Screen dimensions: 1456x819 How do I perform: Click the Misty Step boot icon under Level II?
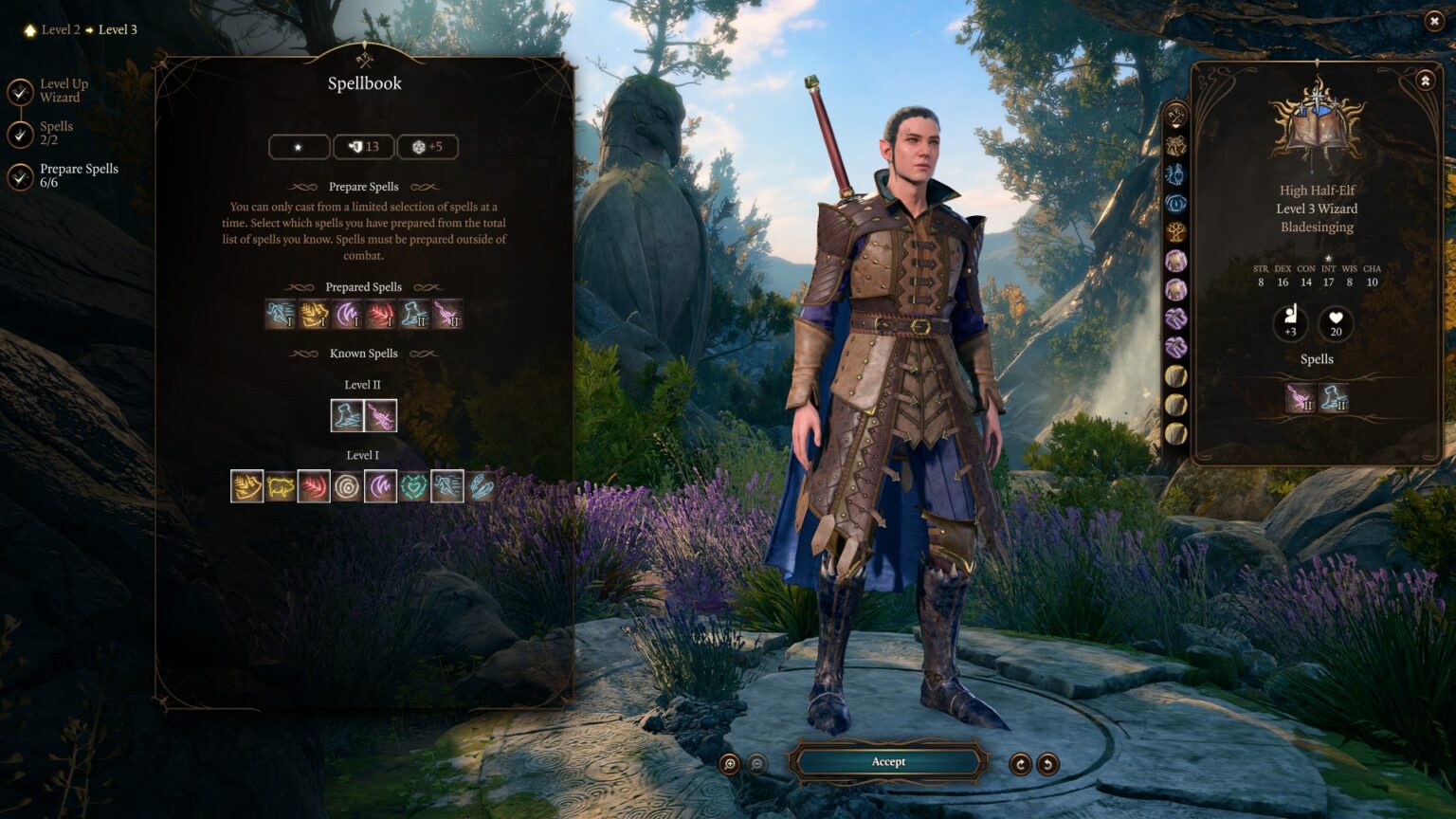347,414
